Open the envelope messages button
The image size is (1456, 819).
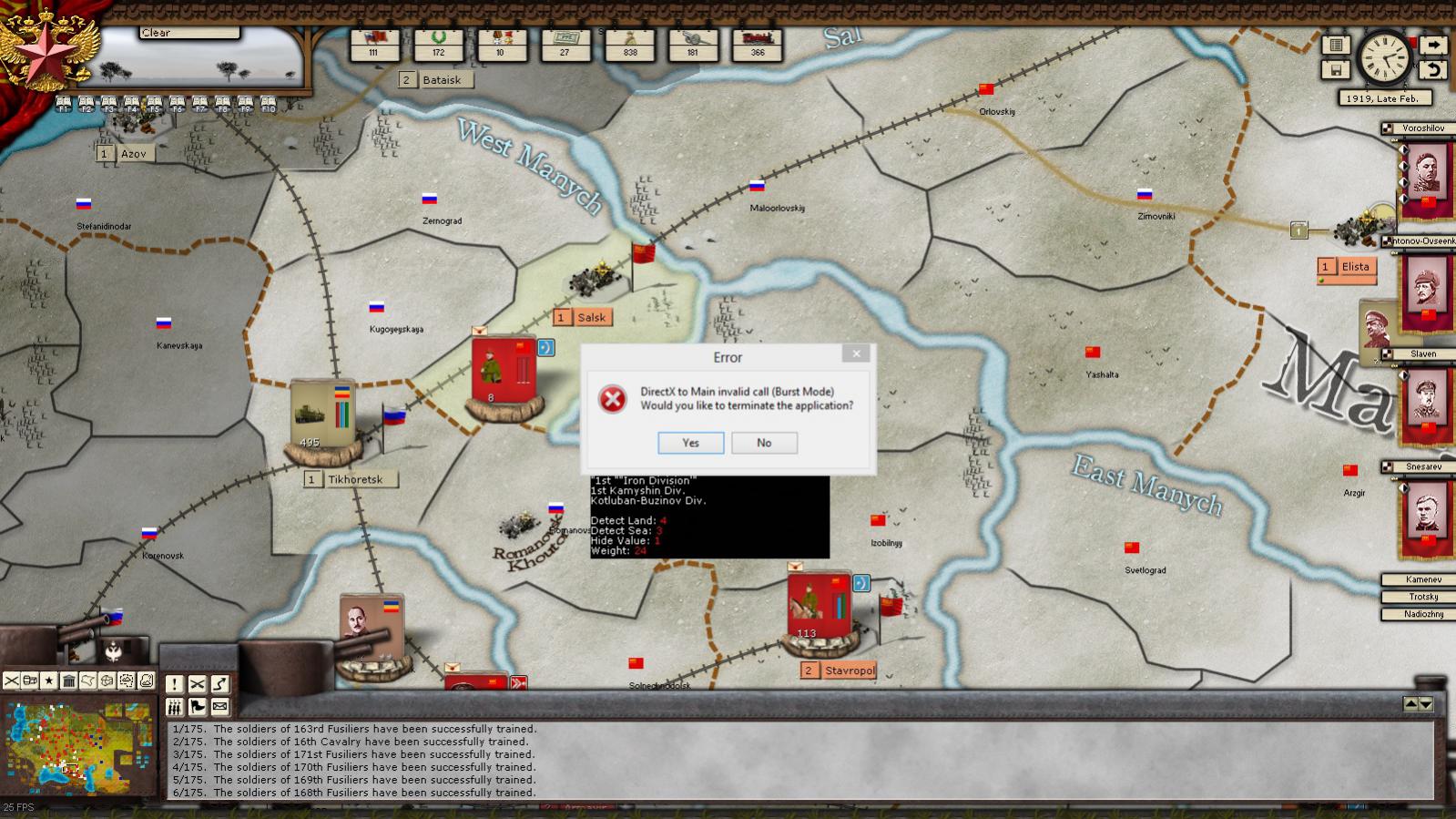(219, 707)
